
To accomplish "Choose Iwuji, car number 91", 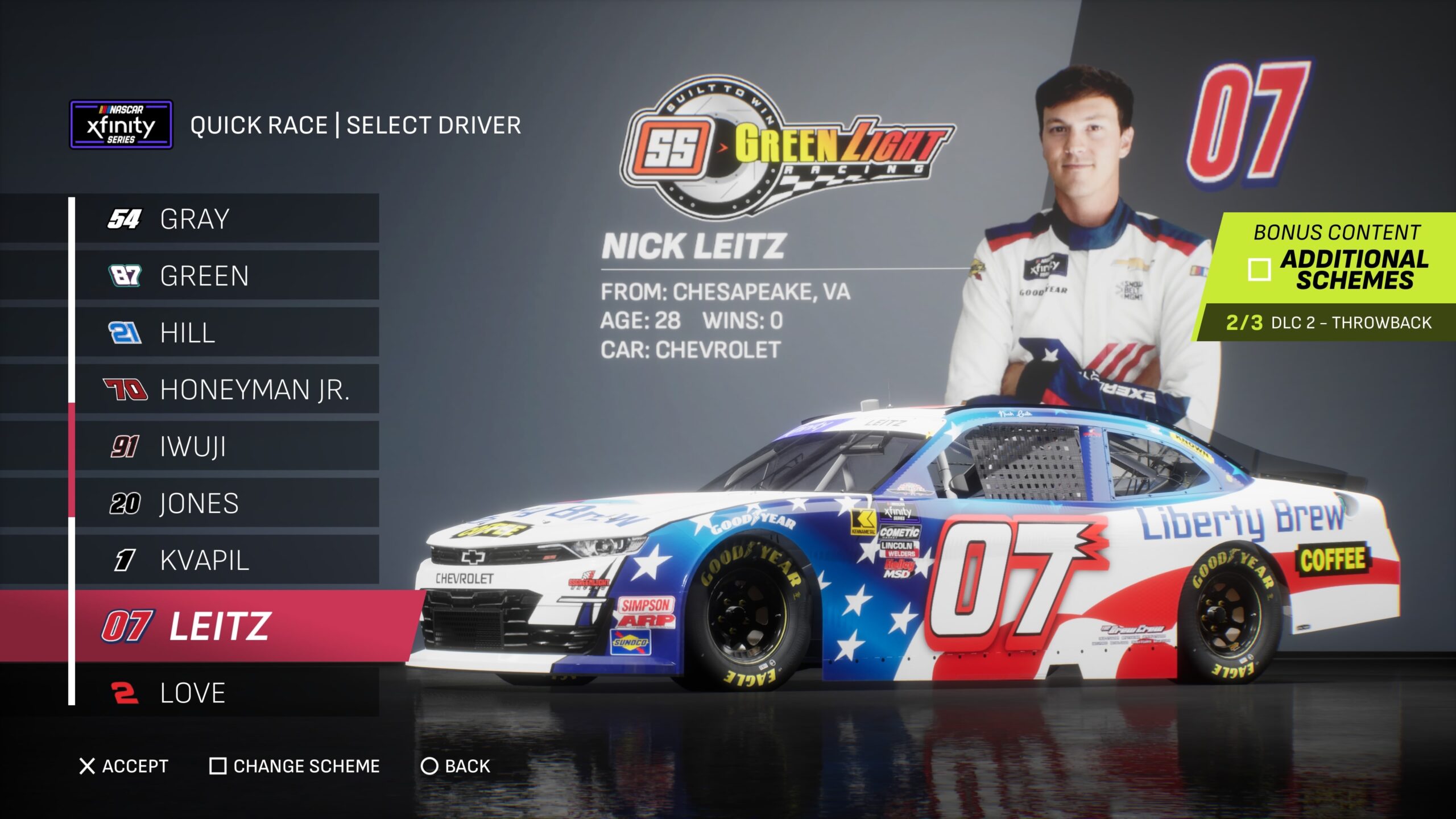I will click(x=226, y=446).
